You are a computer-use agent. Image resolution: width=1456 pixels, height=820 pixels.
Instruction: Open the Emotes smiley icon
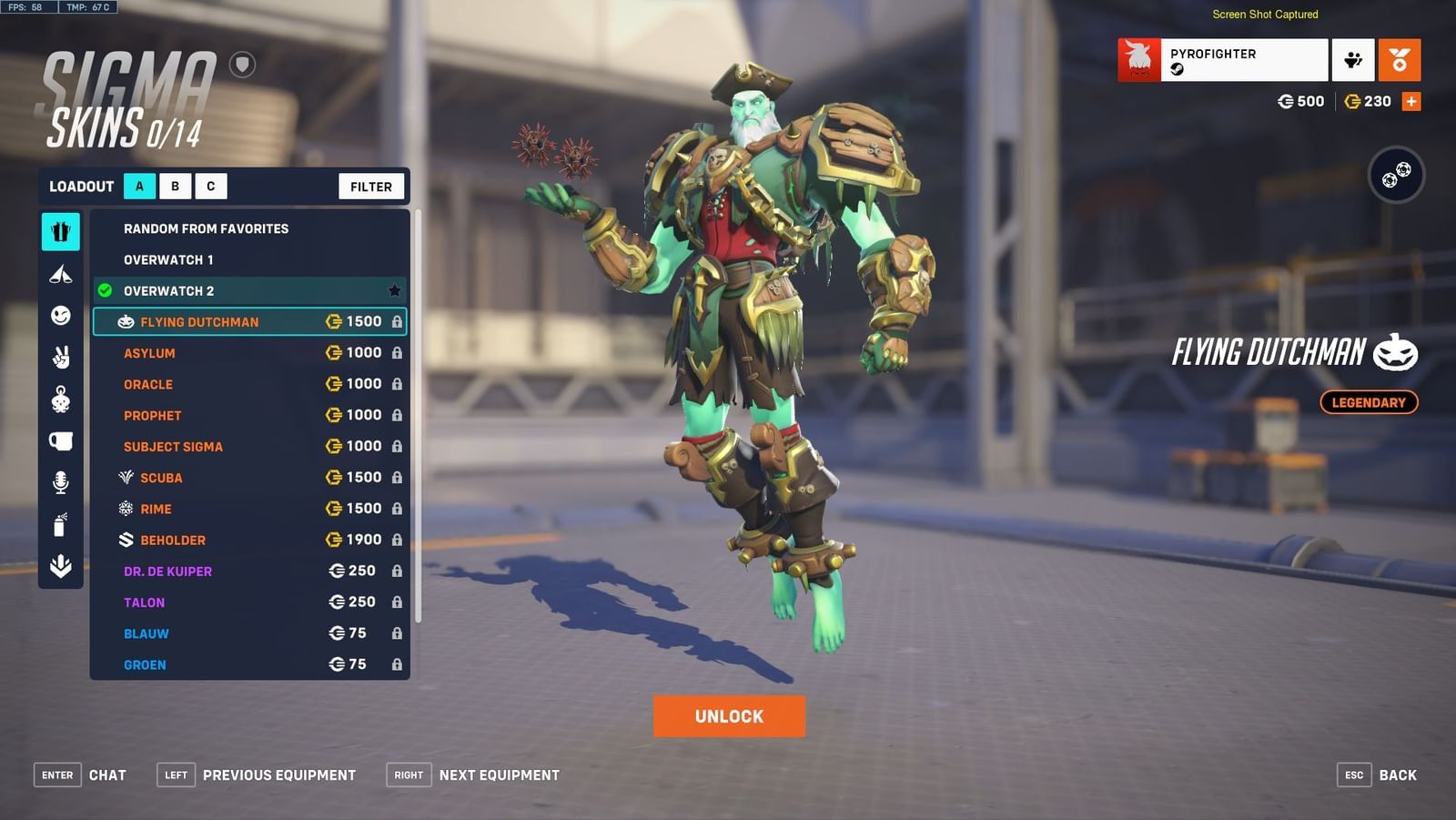coord(60,316)
